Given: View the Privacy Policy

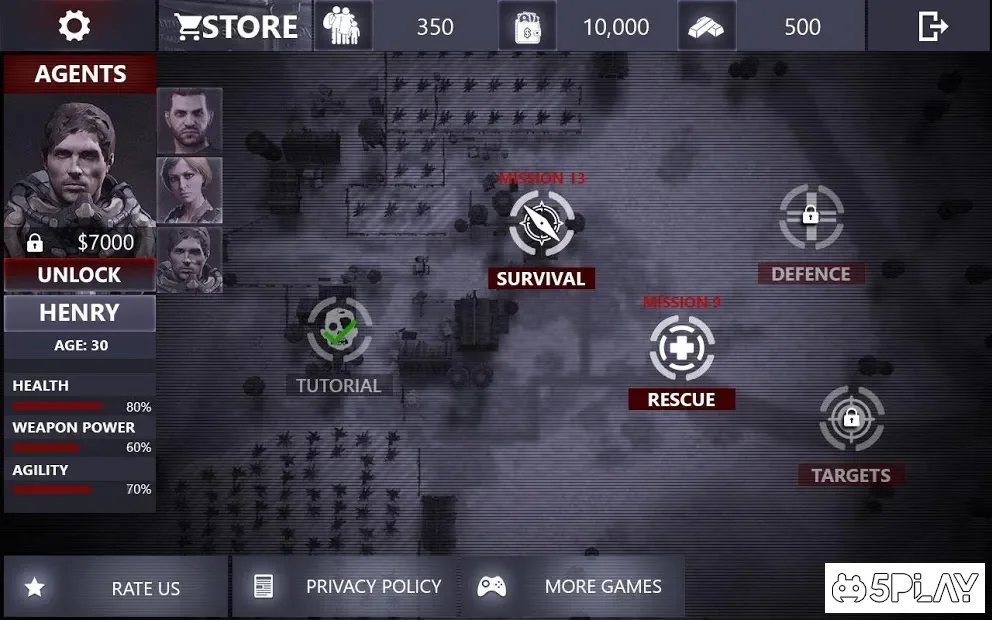Looking at the screenshot, I should coord(347,587).
